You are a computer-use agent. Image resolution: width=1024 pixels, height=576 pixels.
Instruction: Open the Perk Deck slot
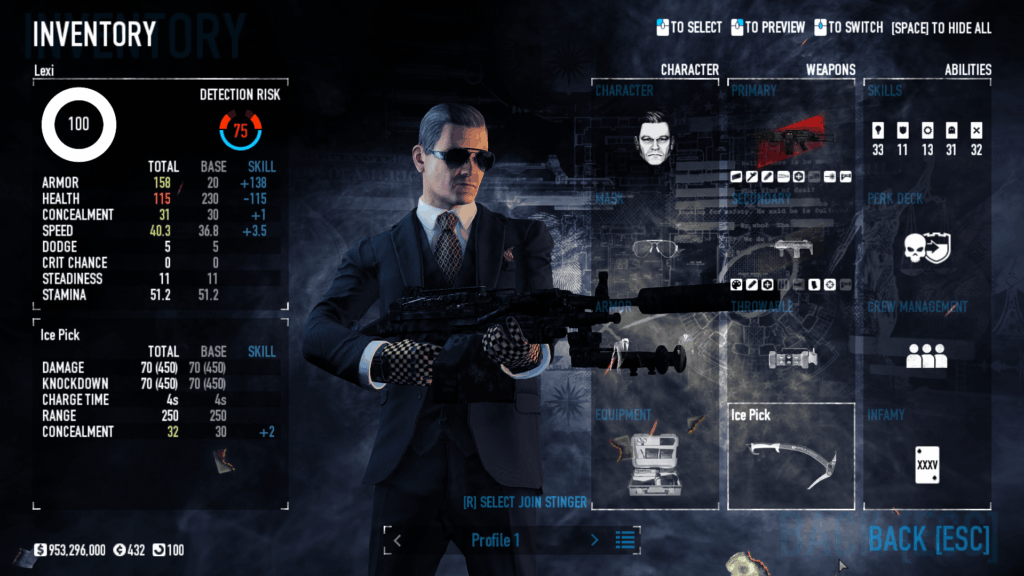coord(927,245)
